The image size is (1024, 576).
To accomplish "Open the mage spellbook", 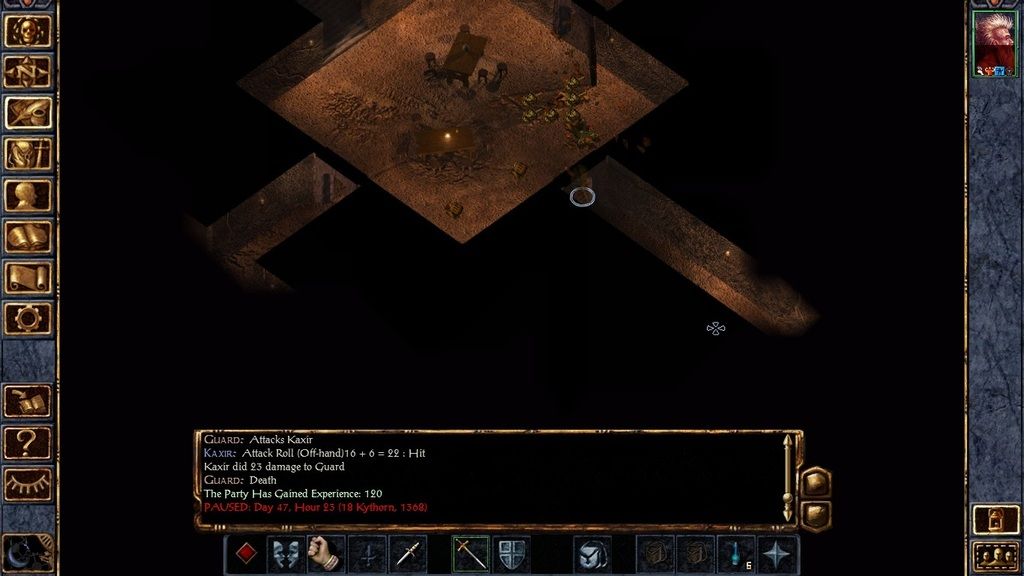I will [28, 236].
